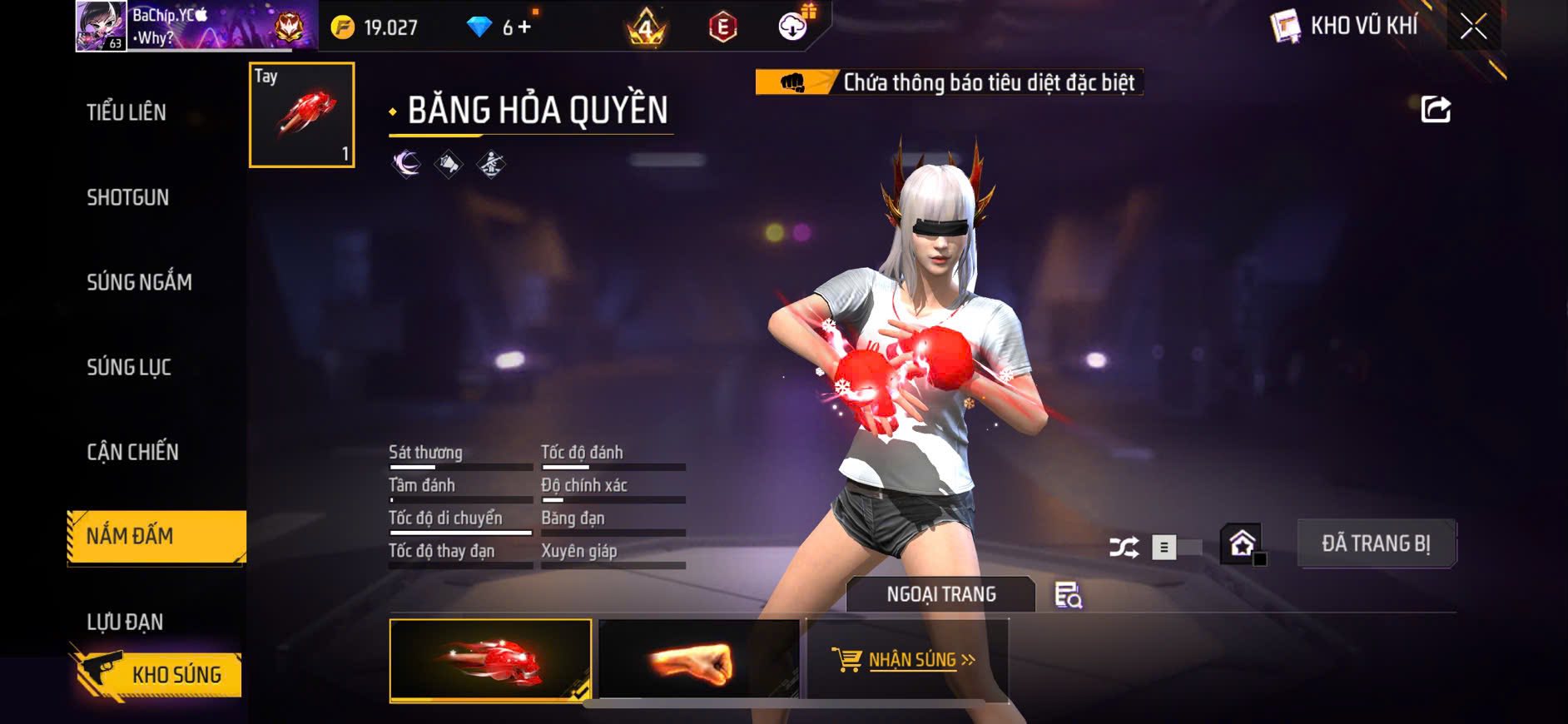Image resolution: width=1568 pixels, height=724 pixels.
Task: Choose the SÚNG LỤC category
Action: coord(129,367)
